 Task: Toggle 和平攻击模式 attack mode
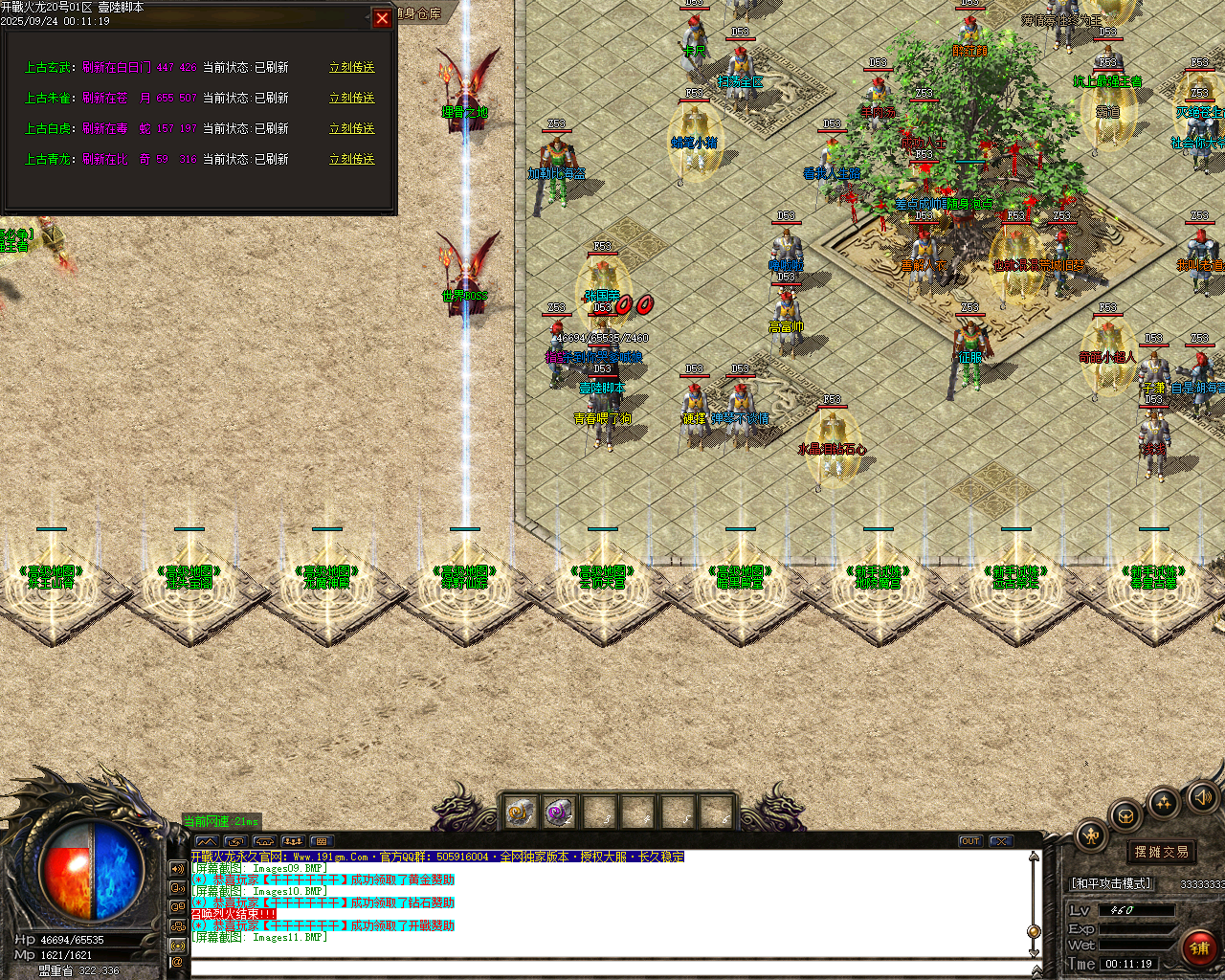click(x=1111, y=882)
